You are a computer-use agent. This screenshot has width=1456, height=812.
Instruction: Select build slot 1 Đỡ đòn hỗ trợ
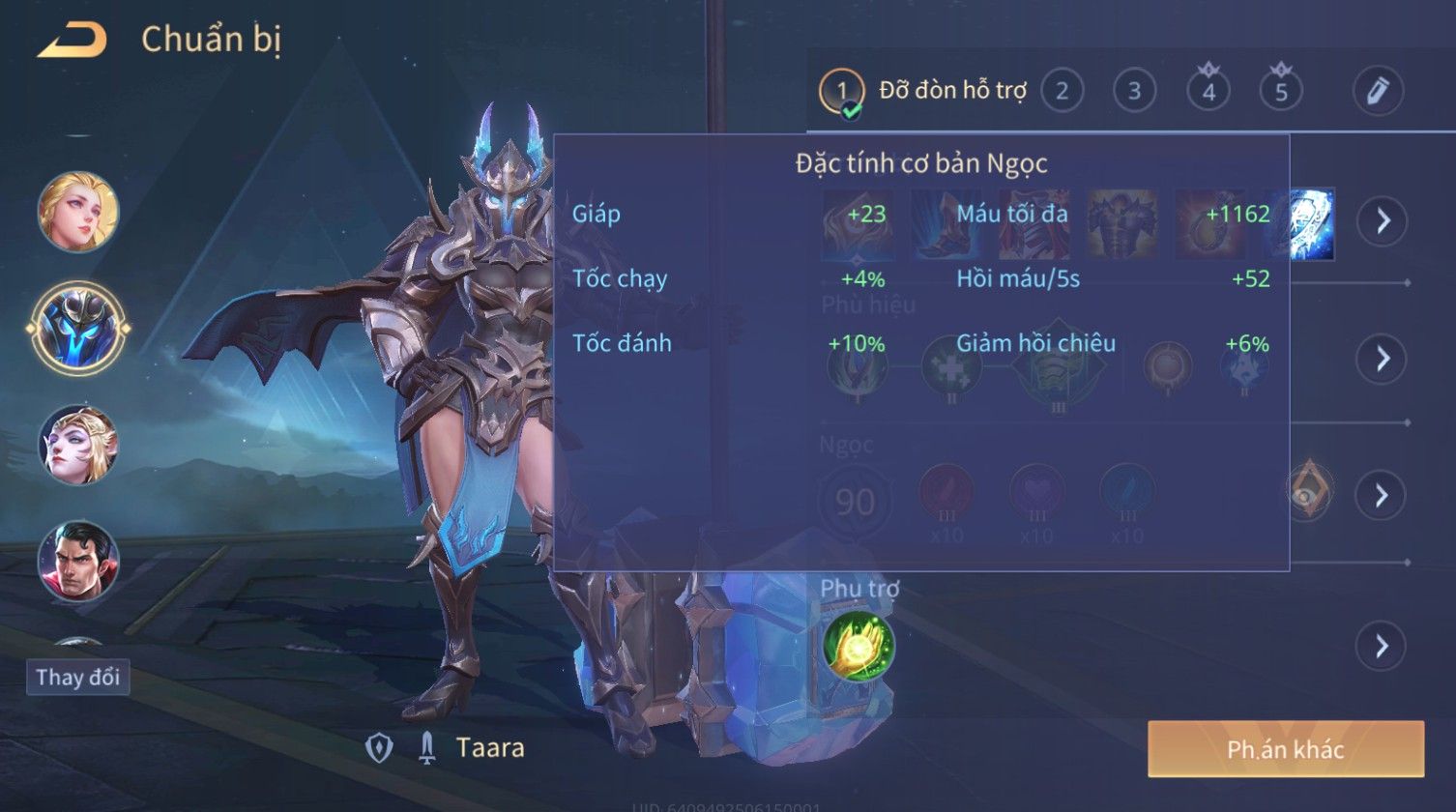coord(842,92)
